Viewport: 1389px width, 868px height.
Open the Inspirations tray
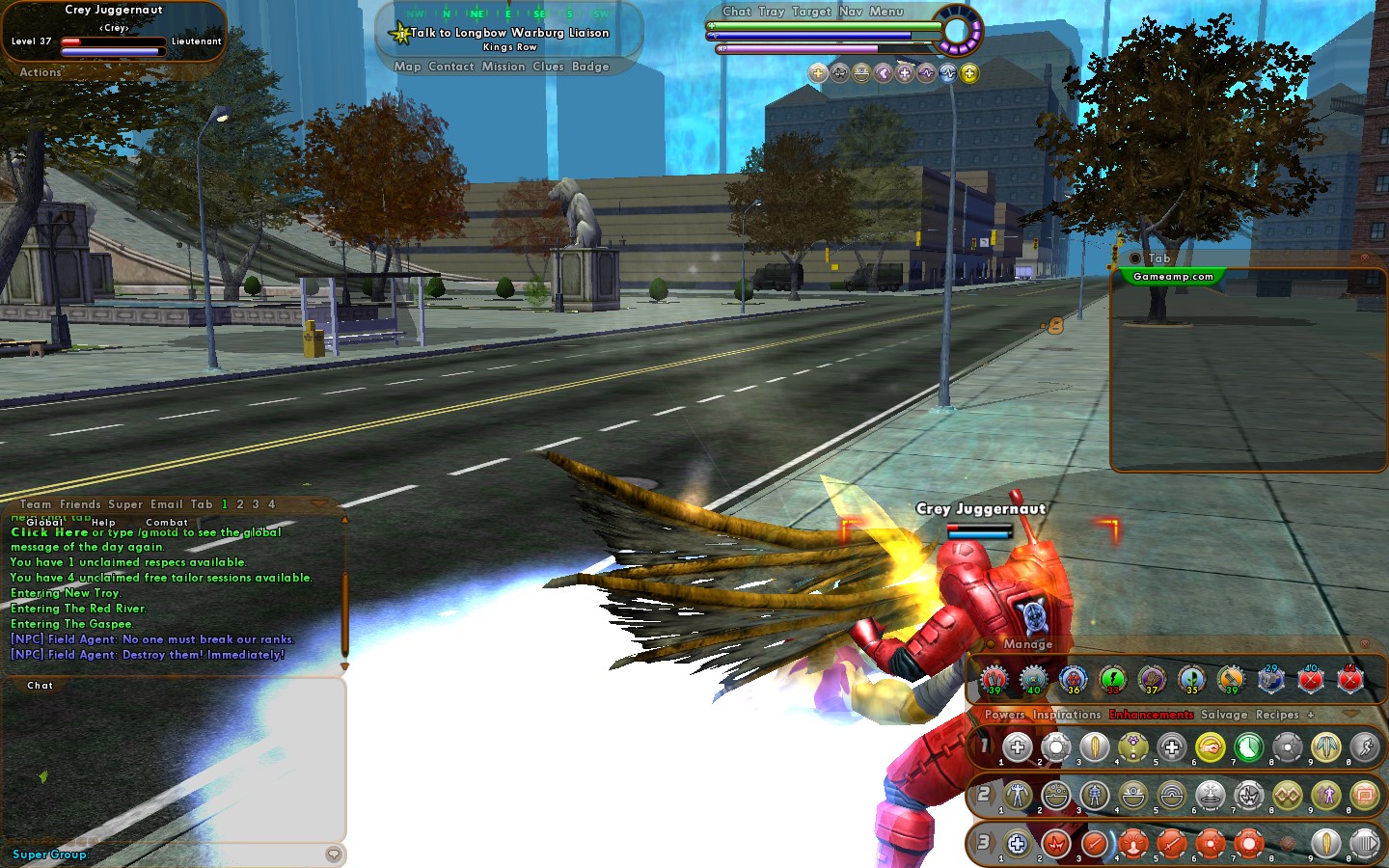pos(1066,715)
